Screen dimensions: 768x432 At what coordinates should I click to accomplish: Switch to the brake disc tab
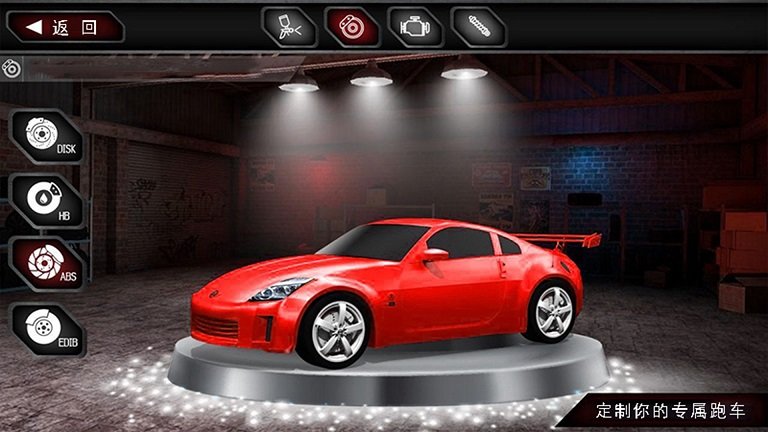coord(353,27)
